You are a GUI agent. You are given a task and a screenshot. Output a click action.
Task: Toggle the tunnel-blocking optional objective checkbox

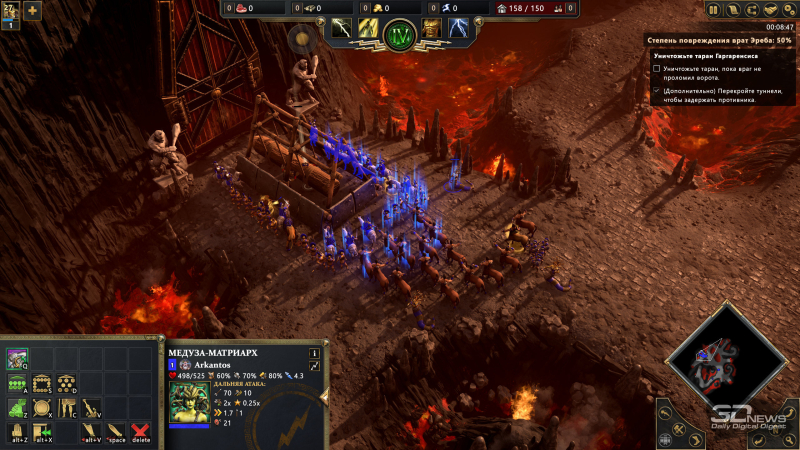coord(656,90)
